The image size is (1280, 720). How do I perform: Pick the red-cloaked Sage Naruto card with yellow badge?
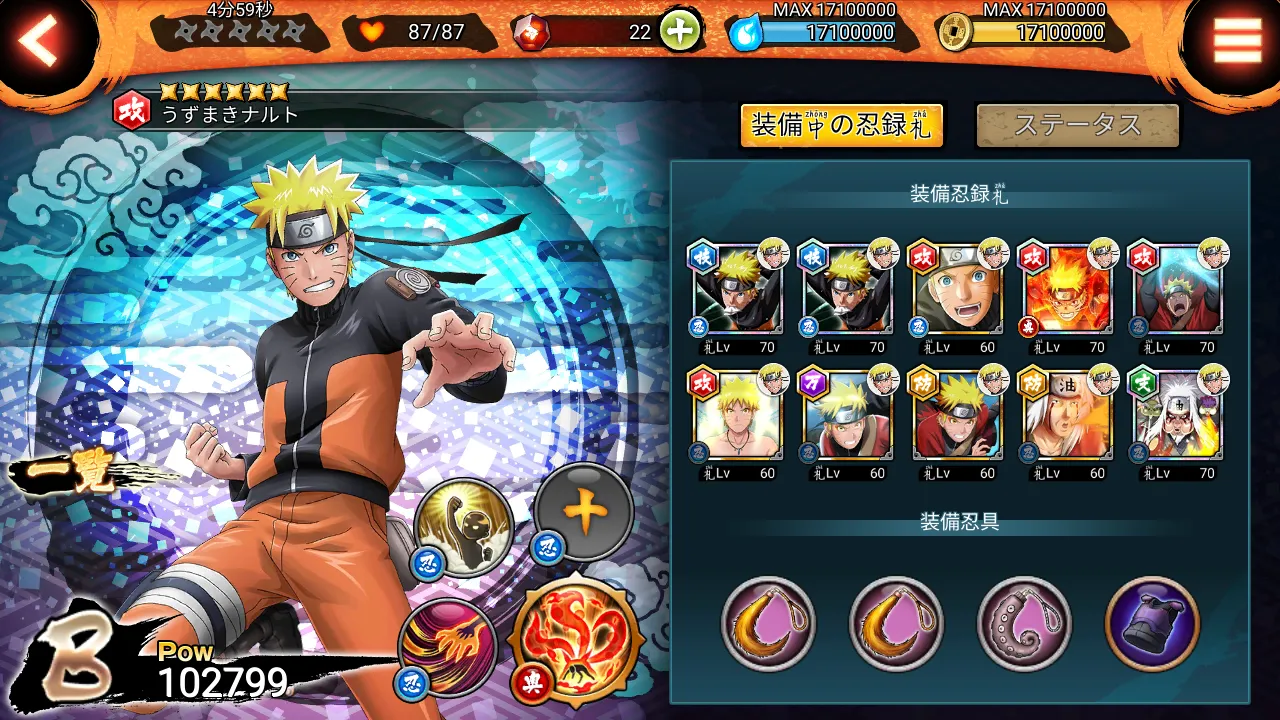click(x=952, y=416)
